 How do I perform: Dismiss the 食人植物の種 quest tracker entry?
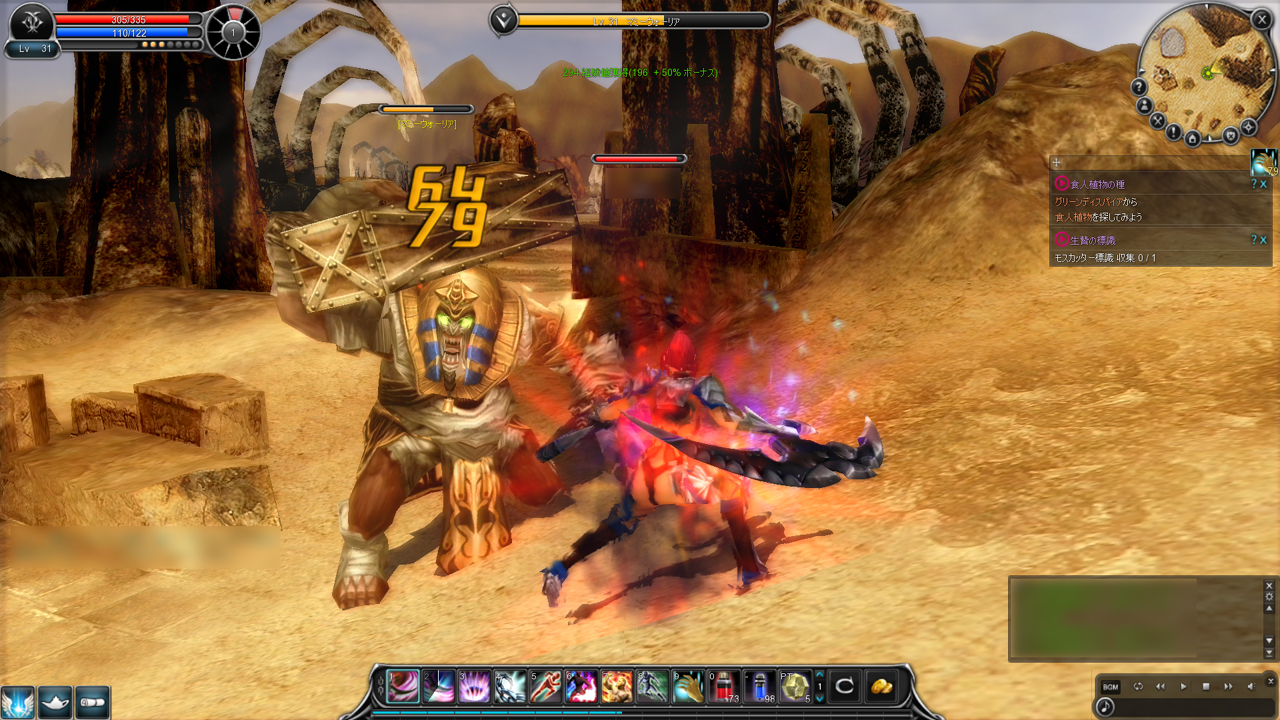tap(1264, 184)
